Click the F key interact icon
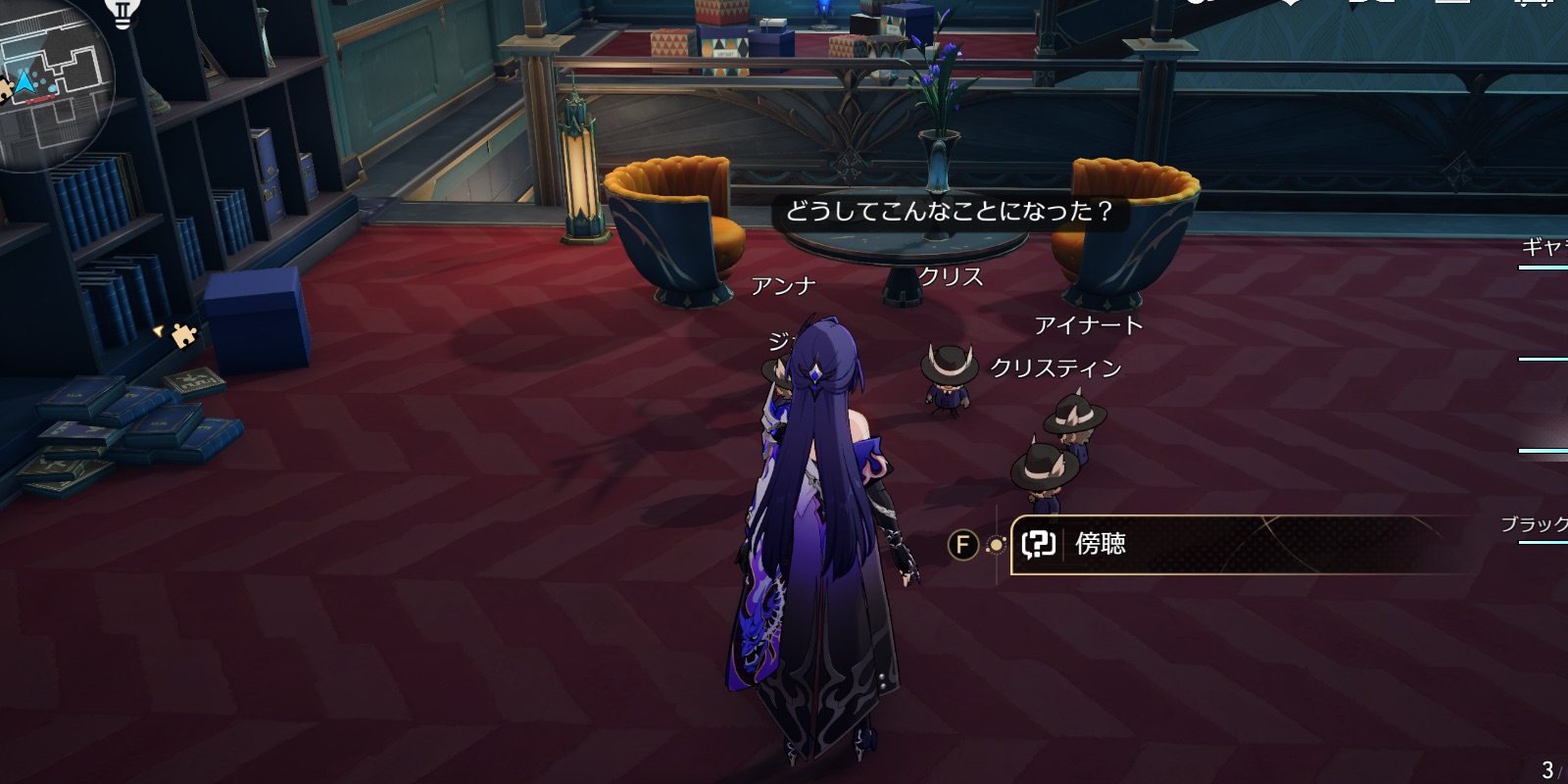This screenshot has width=1568, height=784. click(963, 546)
